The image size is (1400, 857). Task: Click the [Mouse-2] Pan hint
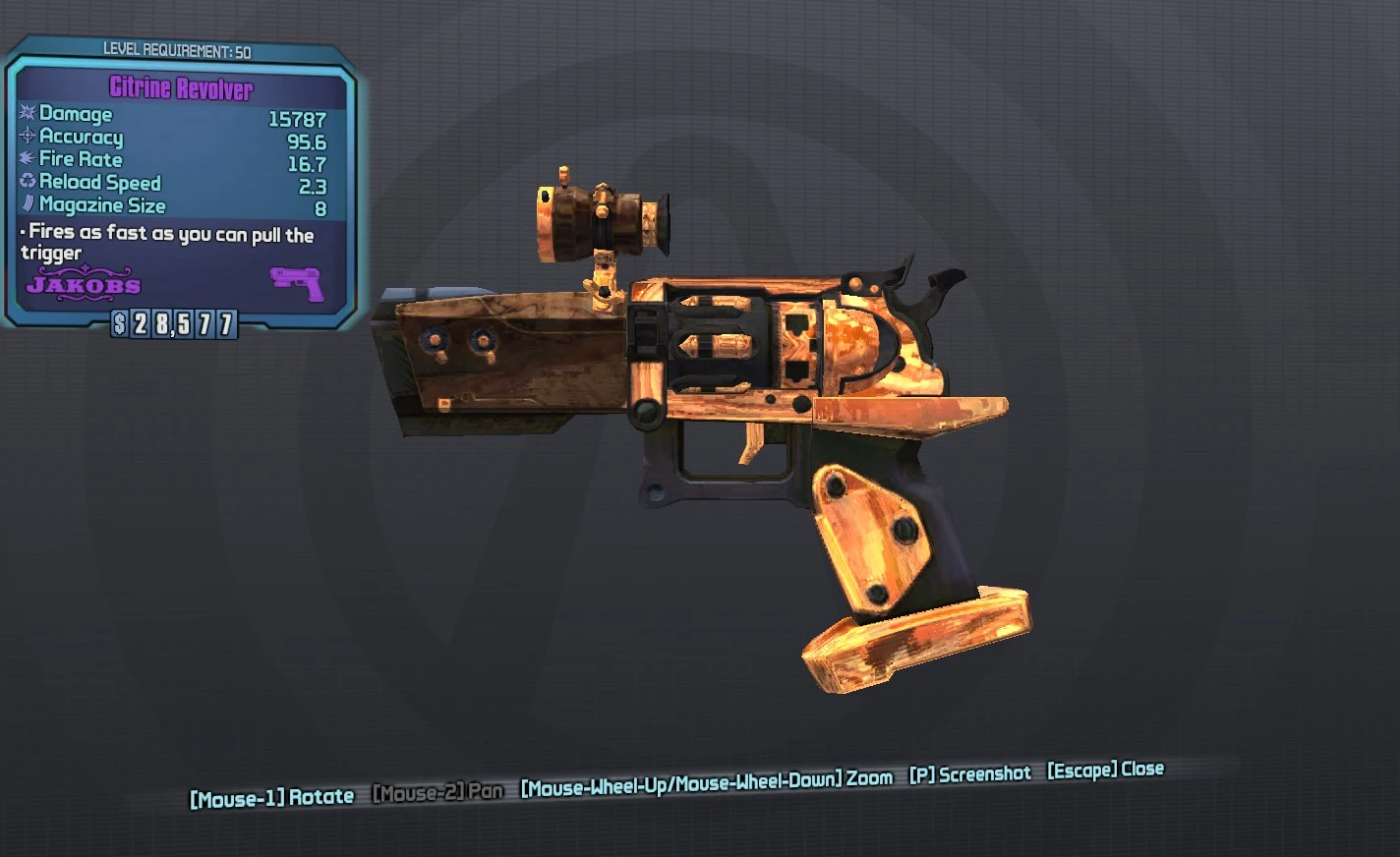coord(437,790)
